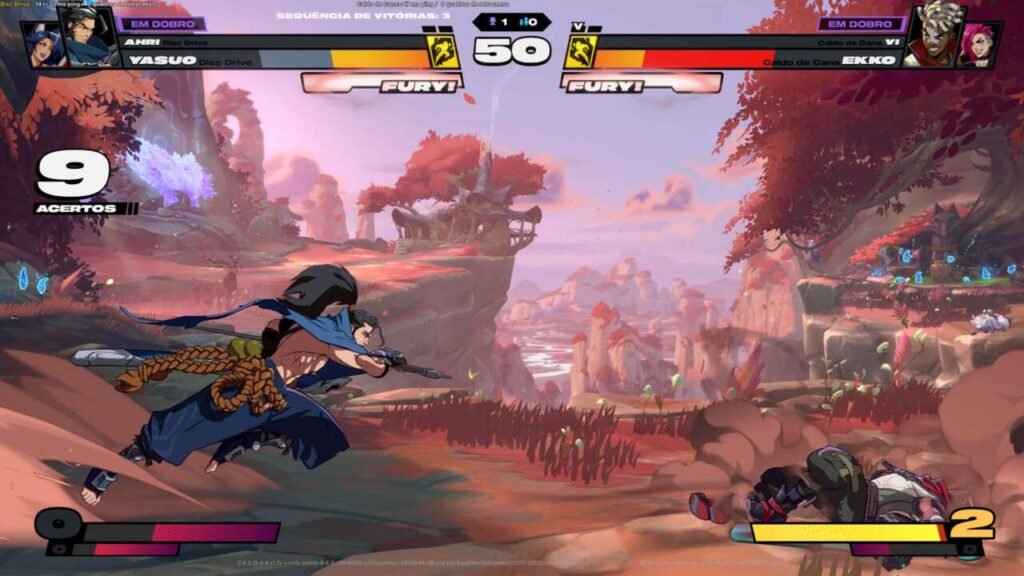This screenshot has height=576, width=1024.
Task: Click the yellow fuse icon beside Ekko's health bar
Action: (579, 52)
